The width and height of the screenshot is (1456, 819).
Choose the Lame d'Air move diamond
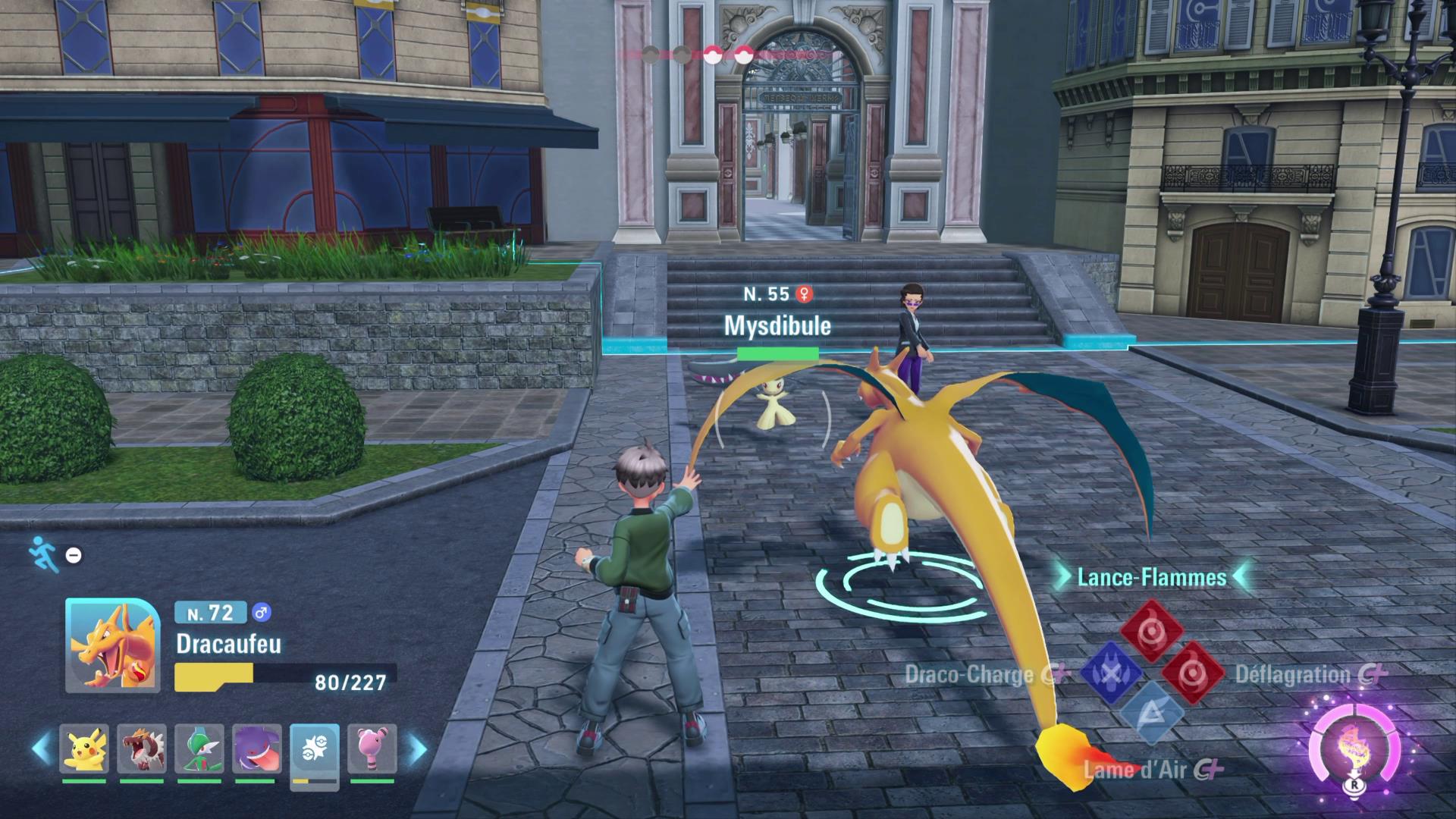1152,714
